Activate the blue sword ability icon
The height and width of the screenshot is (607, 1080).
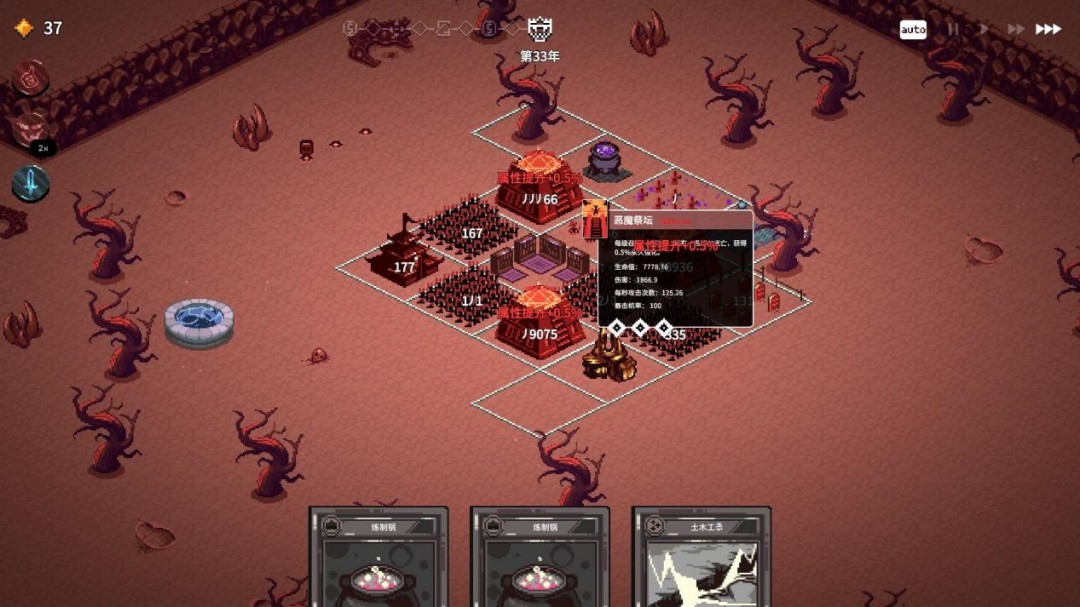click(x=31, y=183)
